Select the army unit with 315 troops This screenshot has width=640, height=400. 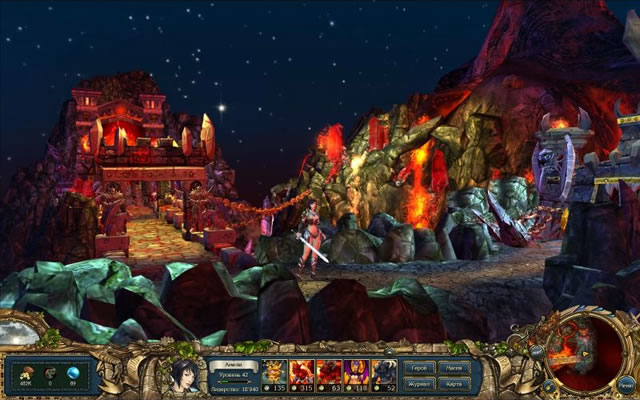(x=301, y=372)
